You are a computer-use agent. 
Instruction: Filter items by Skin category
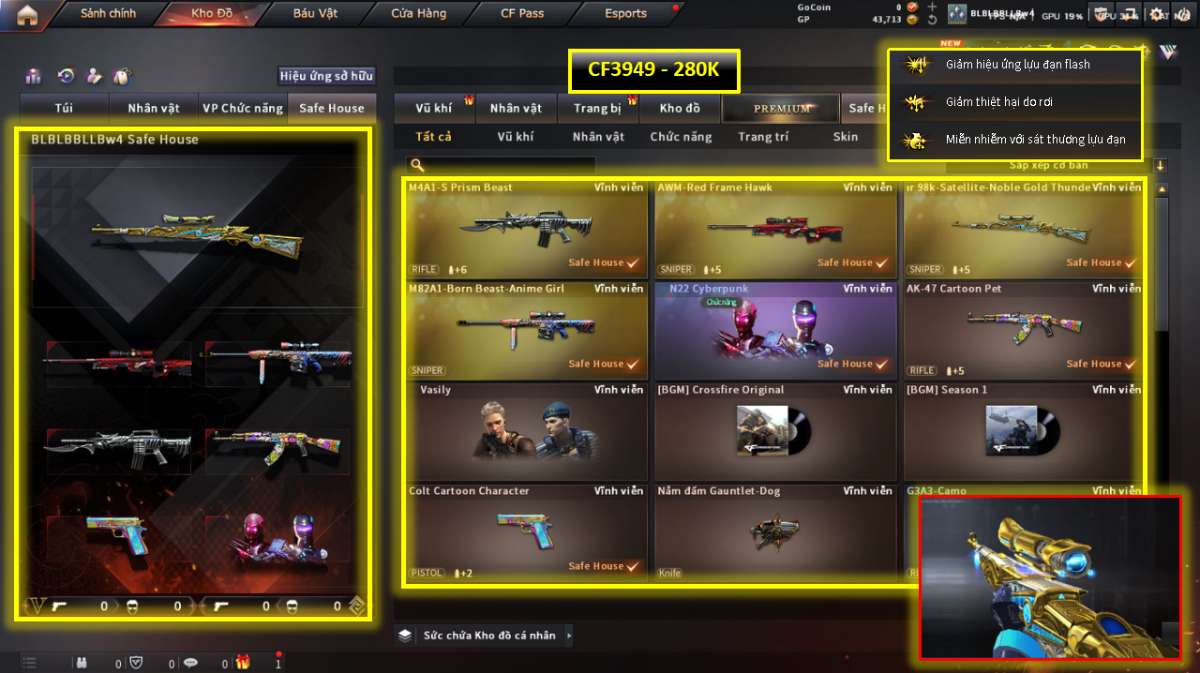(845, 137)
